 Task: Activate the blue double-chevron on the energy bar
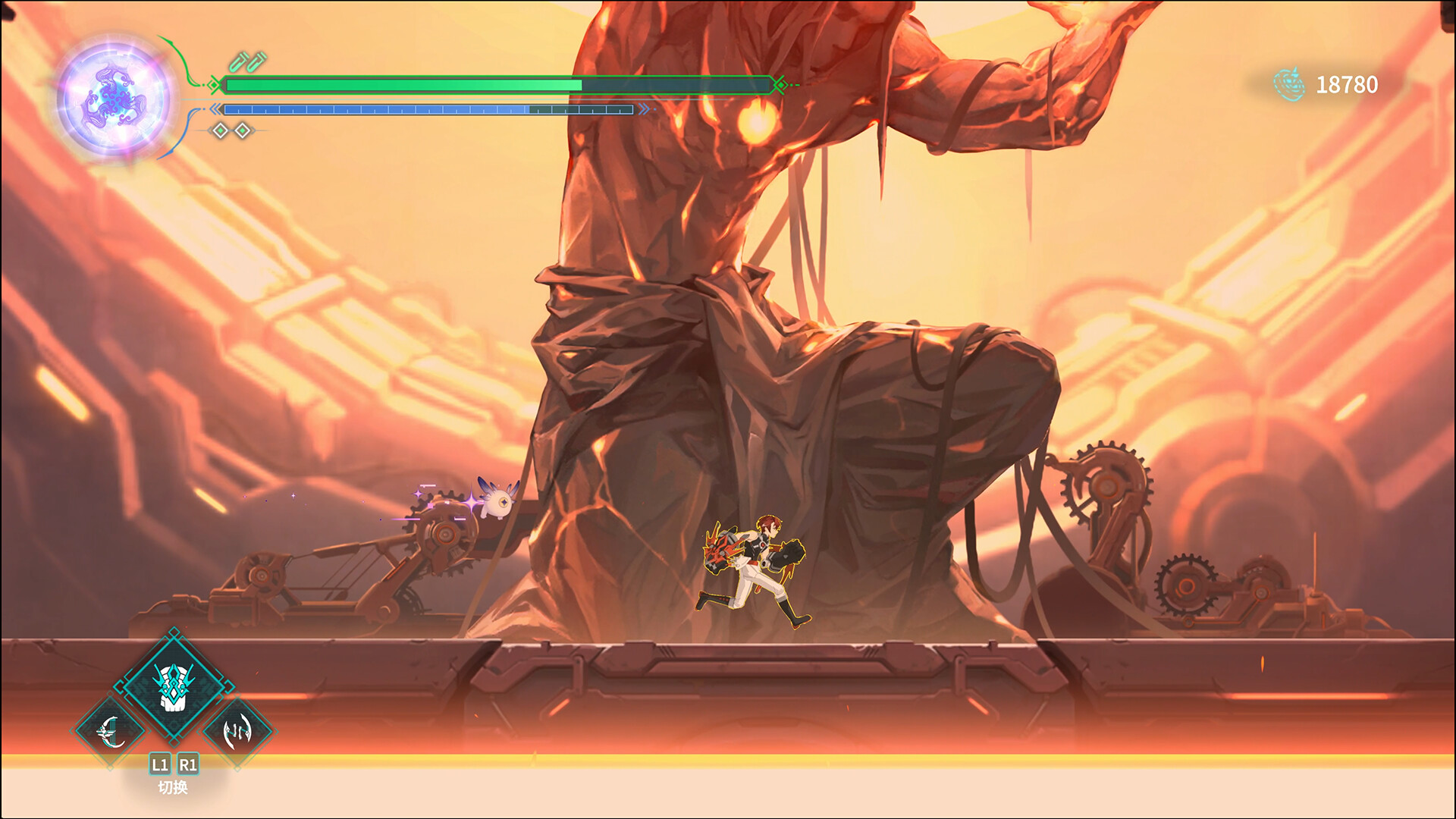click(x=215, y=108)
